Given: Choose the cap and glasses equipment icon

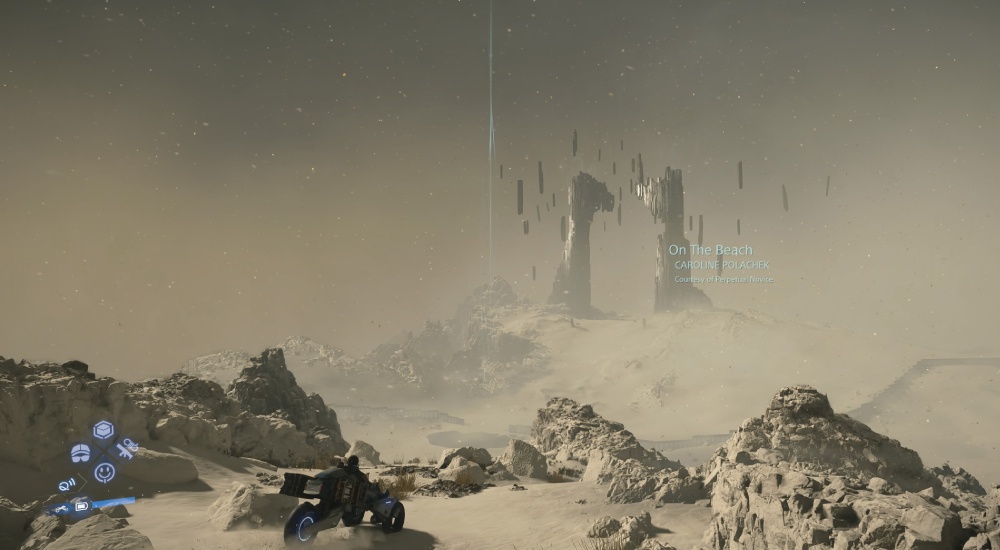Looking at the screenshot, I should tap(81, 453).
